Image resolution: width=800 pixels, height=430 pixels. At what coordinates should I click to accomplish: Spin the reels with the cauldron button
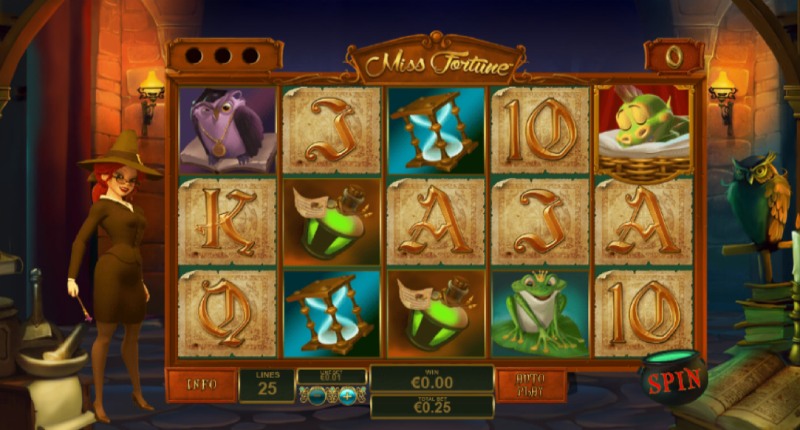[x=674, y=380]
